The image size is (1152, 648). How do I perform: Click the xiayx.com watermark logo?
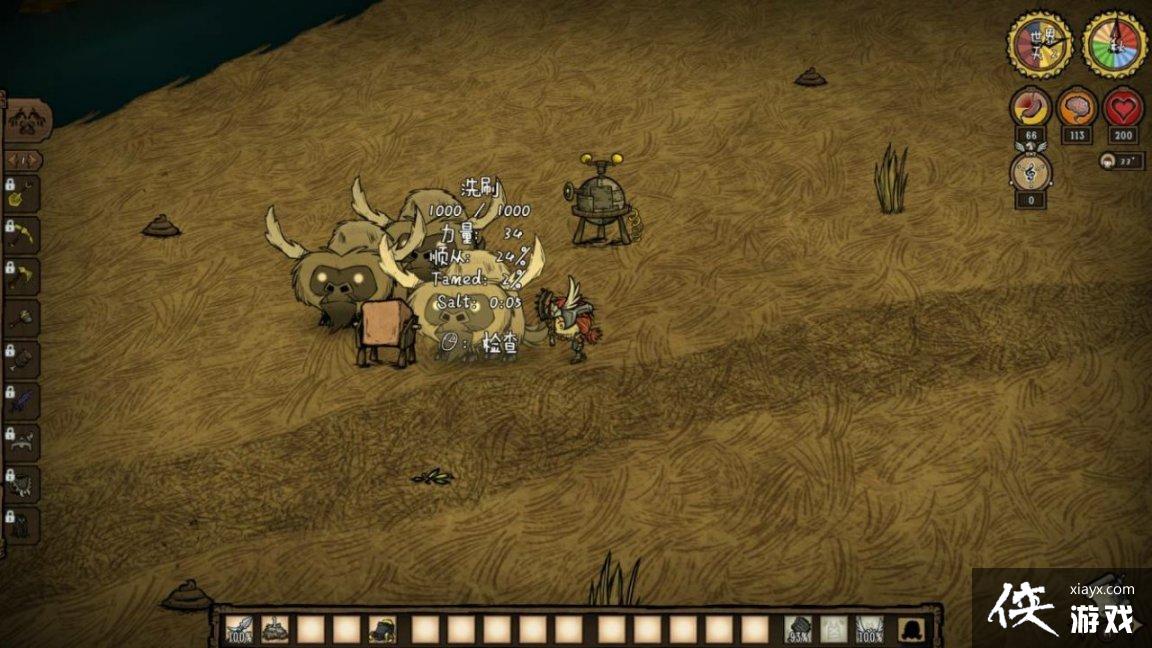click(x=1062, y=607)
